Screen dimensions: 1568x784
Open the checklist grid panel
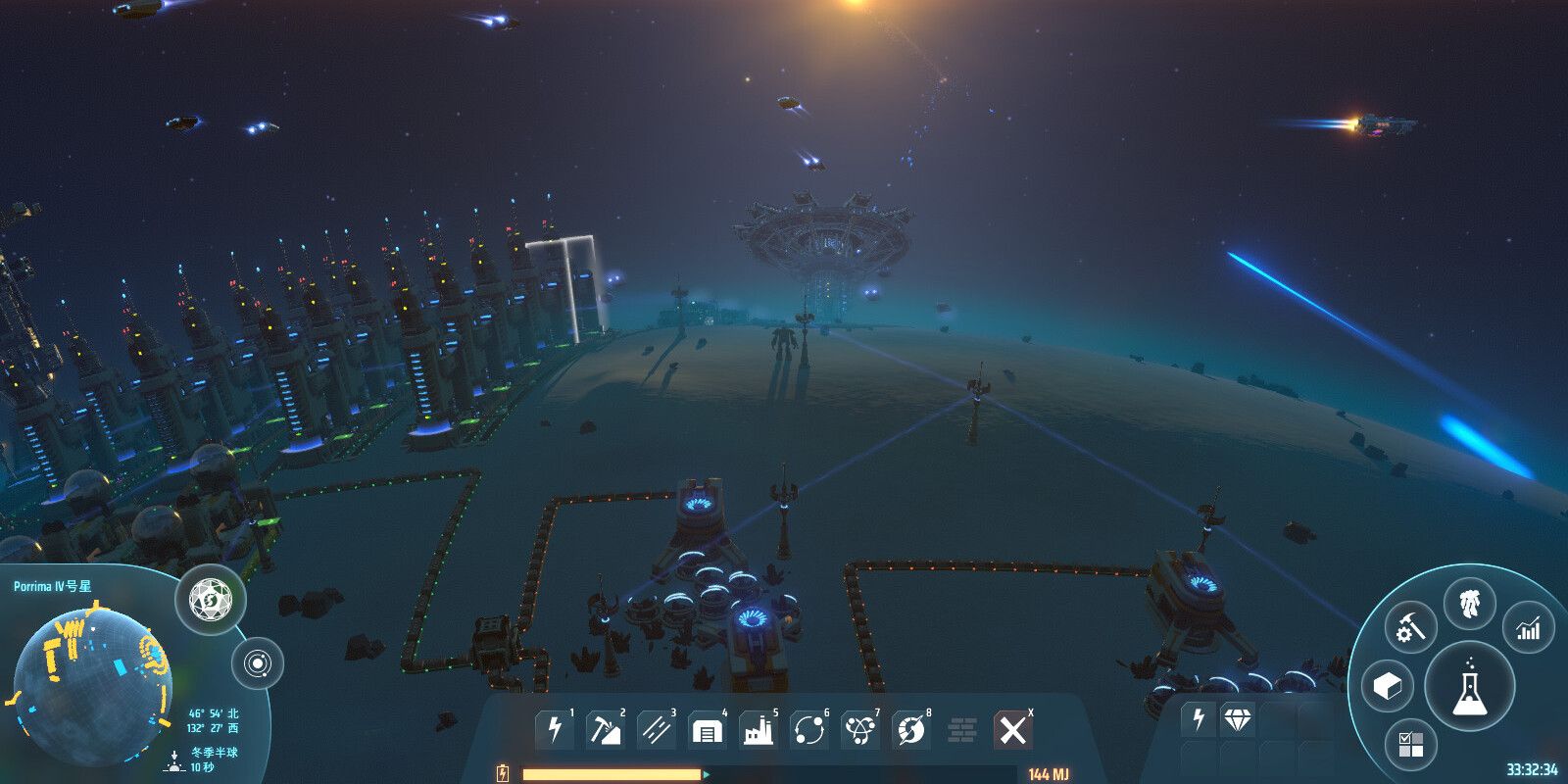point(1411,744)
